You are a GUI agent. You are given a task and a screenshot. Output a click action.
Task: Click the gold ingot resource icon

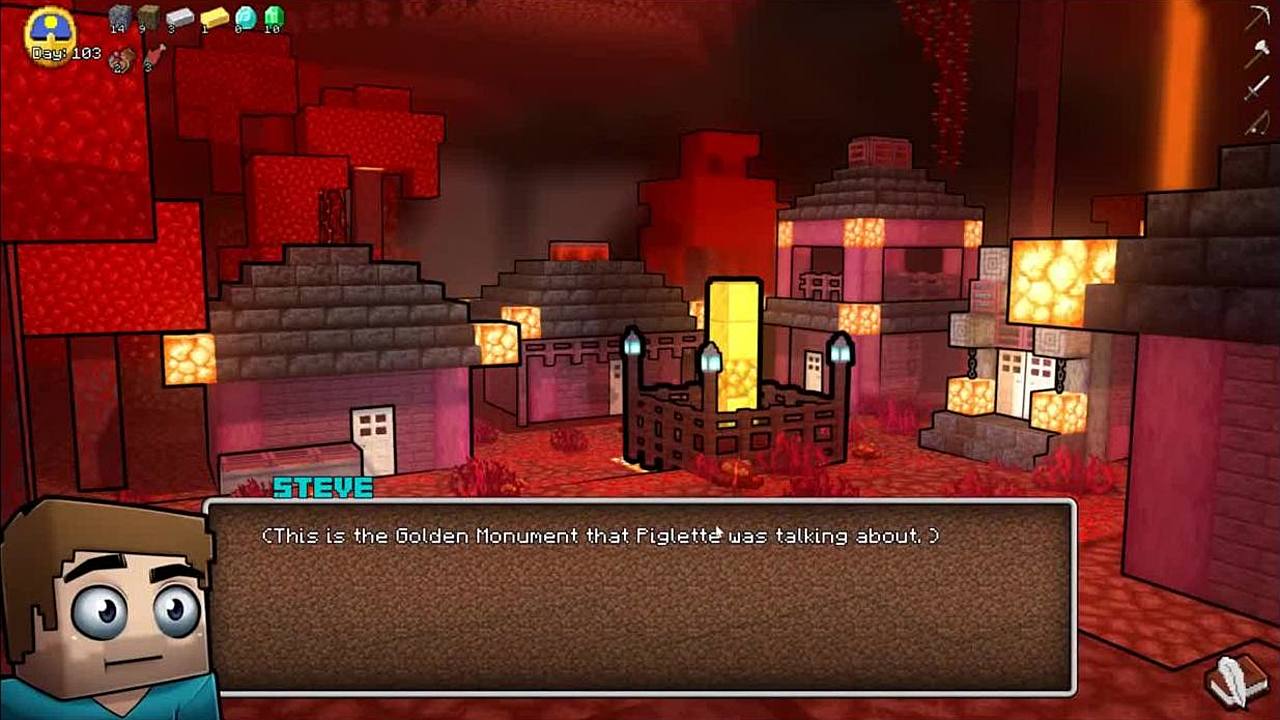click(x=214, y=16)
